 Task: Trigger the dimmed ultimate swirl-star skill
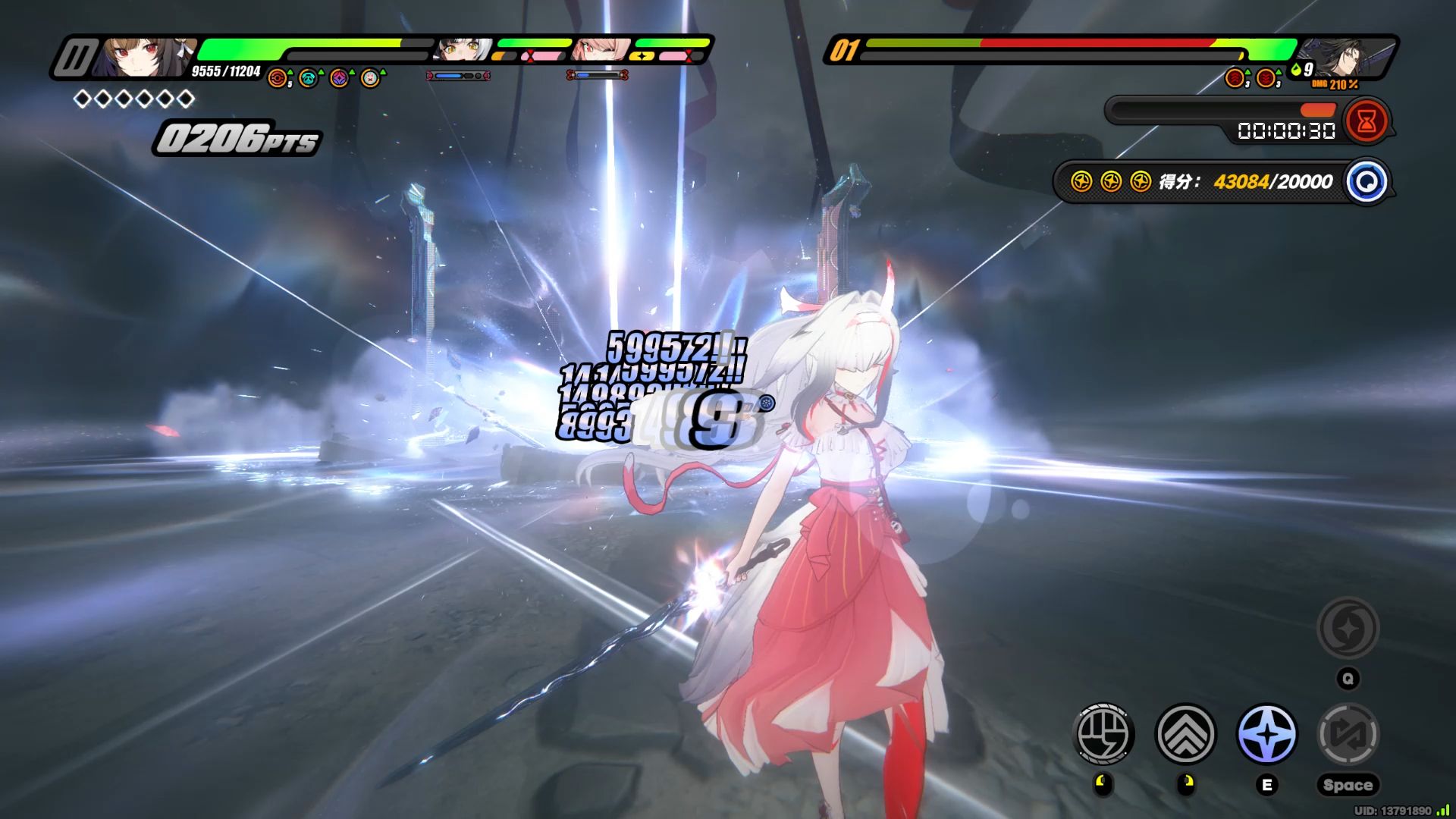click(1348, 628)
